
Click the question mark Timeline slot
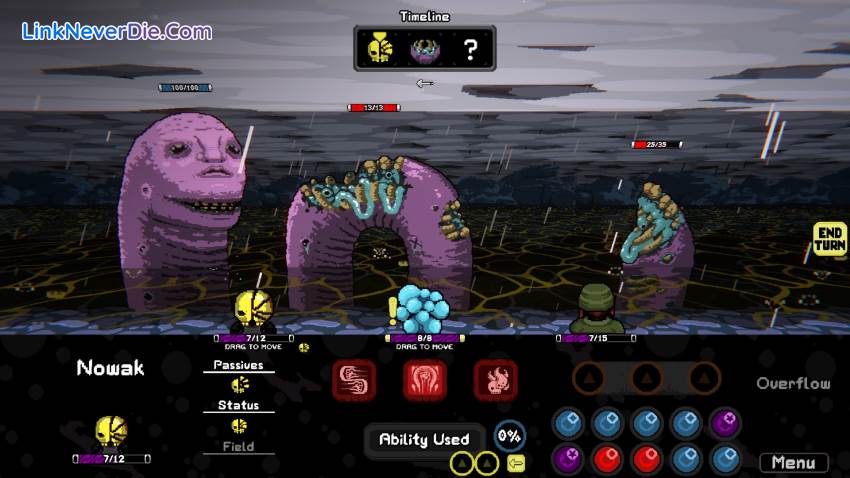coord(469,49)
